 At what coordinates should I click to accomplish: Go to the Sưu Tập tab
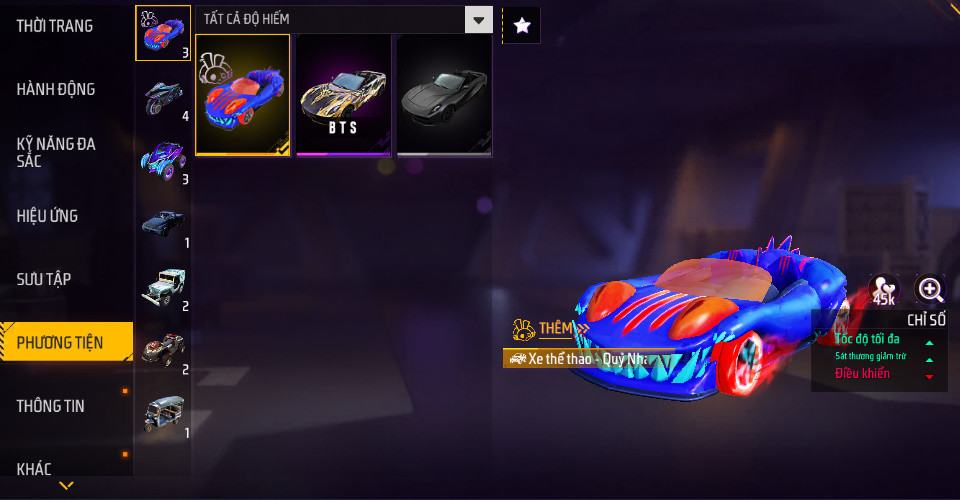[x=43, y=278]
